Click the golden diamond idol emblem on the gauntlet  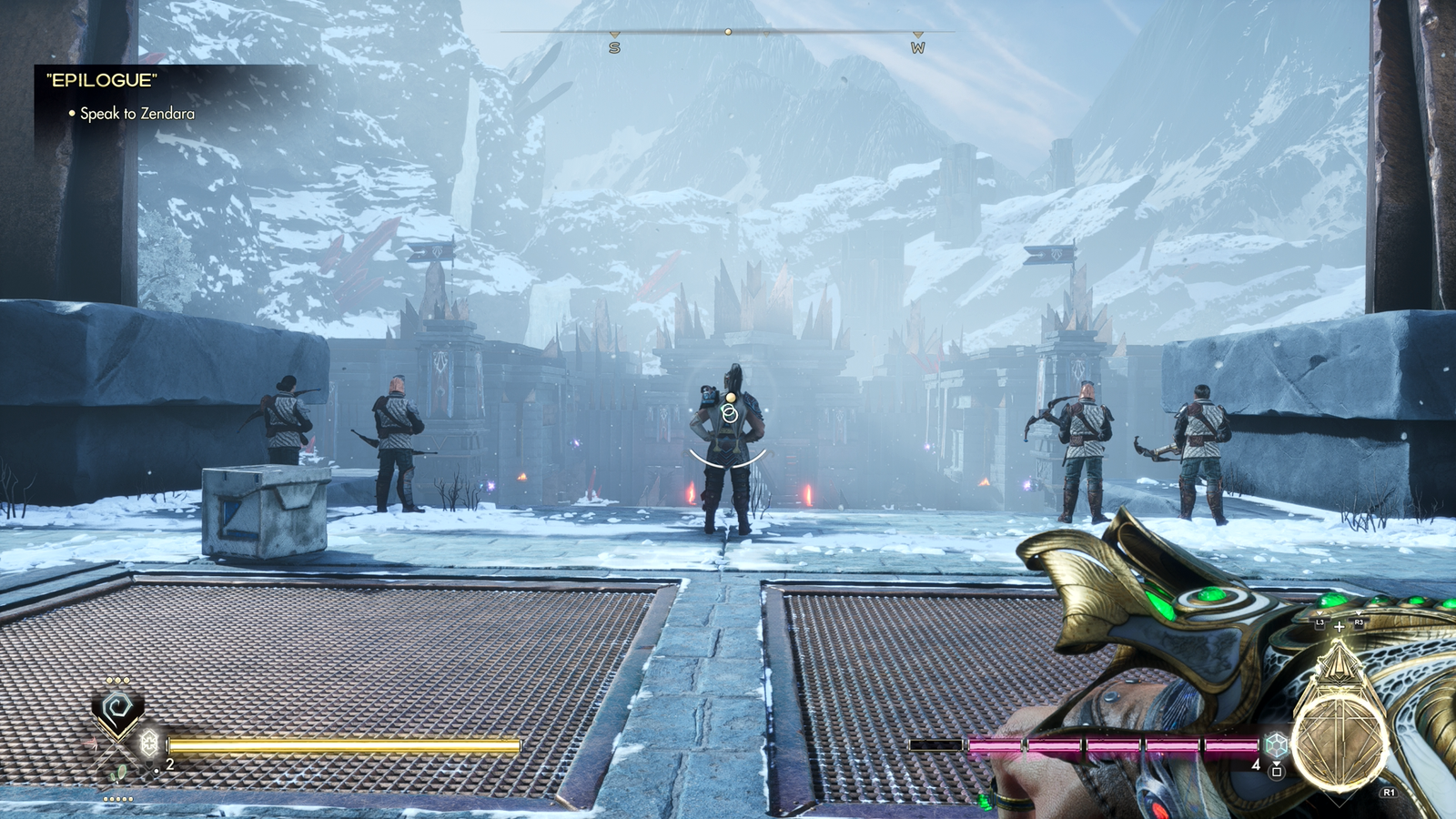[x=1340, y=664]
